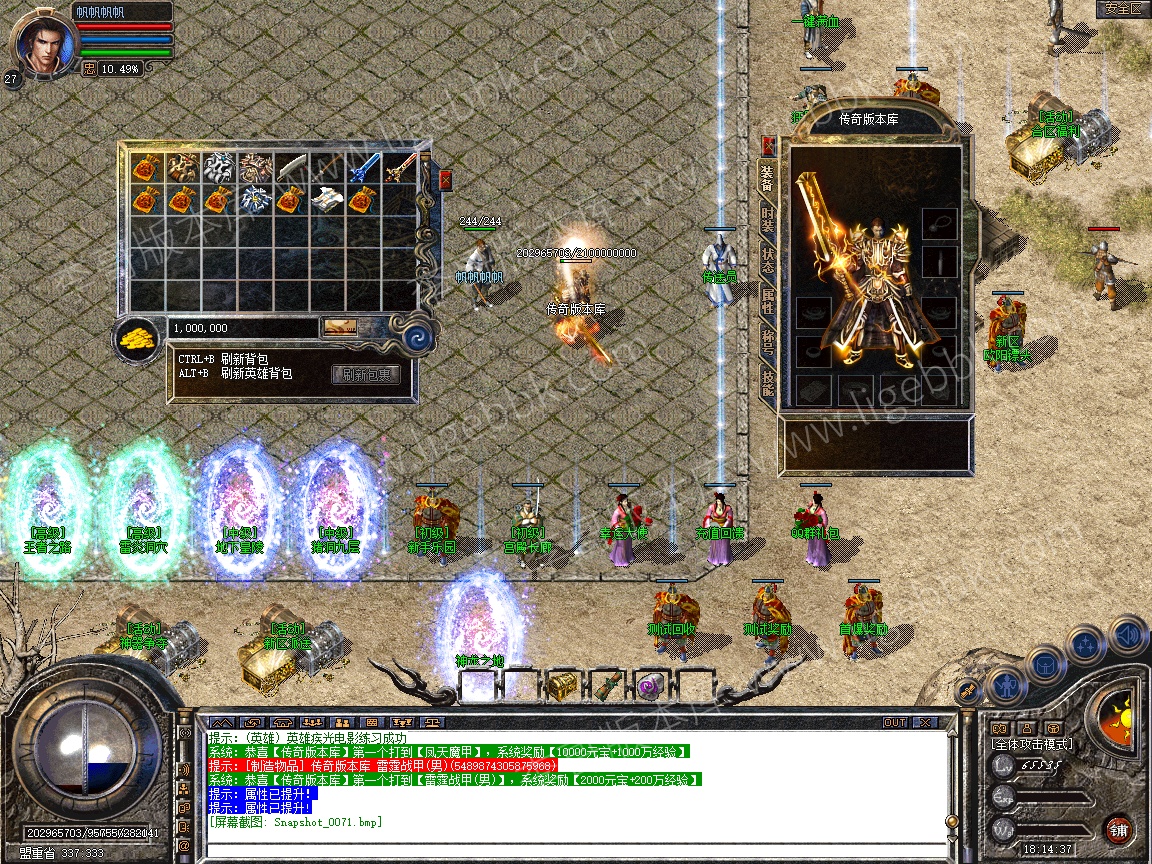This screenshot has height=864, width=1152.
Task: Open the 技能 skills tab
Action: tap(768, 385)
